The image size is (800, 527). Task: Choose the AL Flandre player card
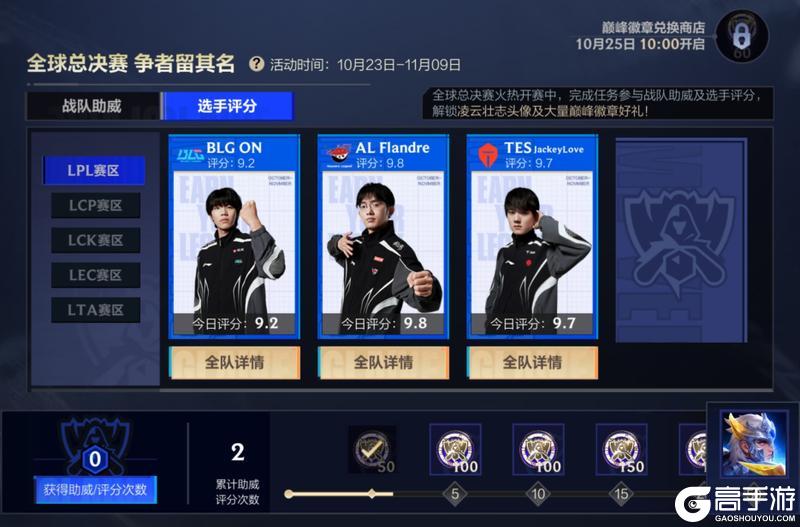[x=383, y=240]
